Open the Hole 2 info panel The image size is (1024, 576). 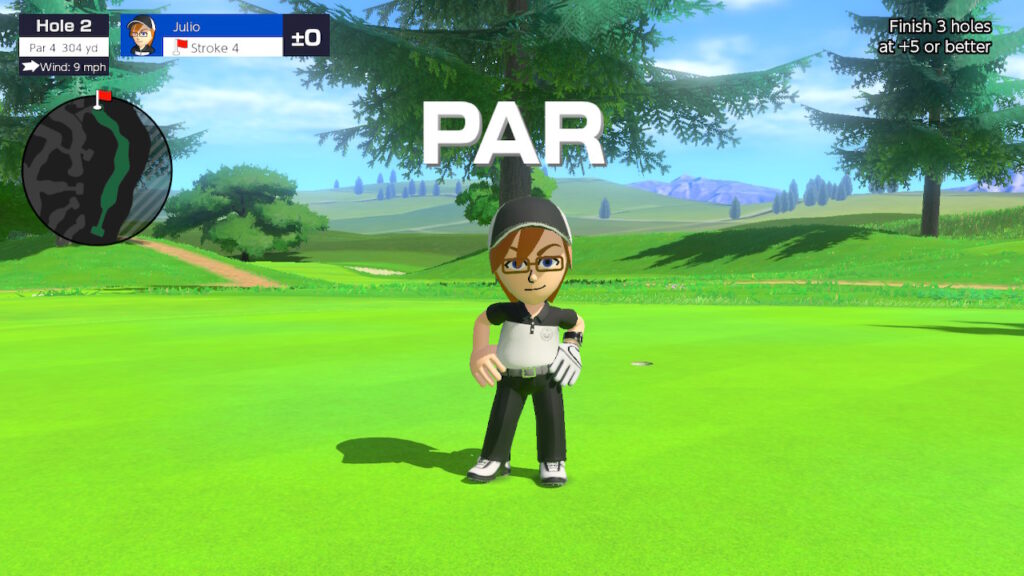64,35
